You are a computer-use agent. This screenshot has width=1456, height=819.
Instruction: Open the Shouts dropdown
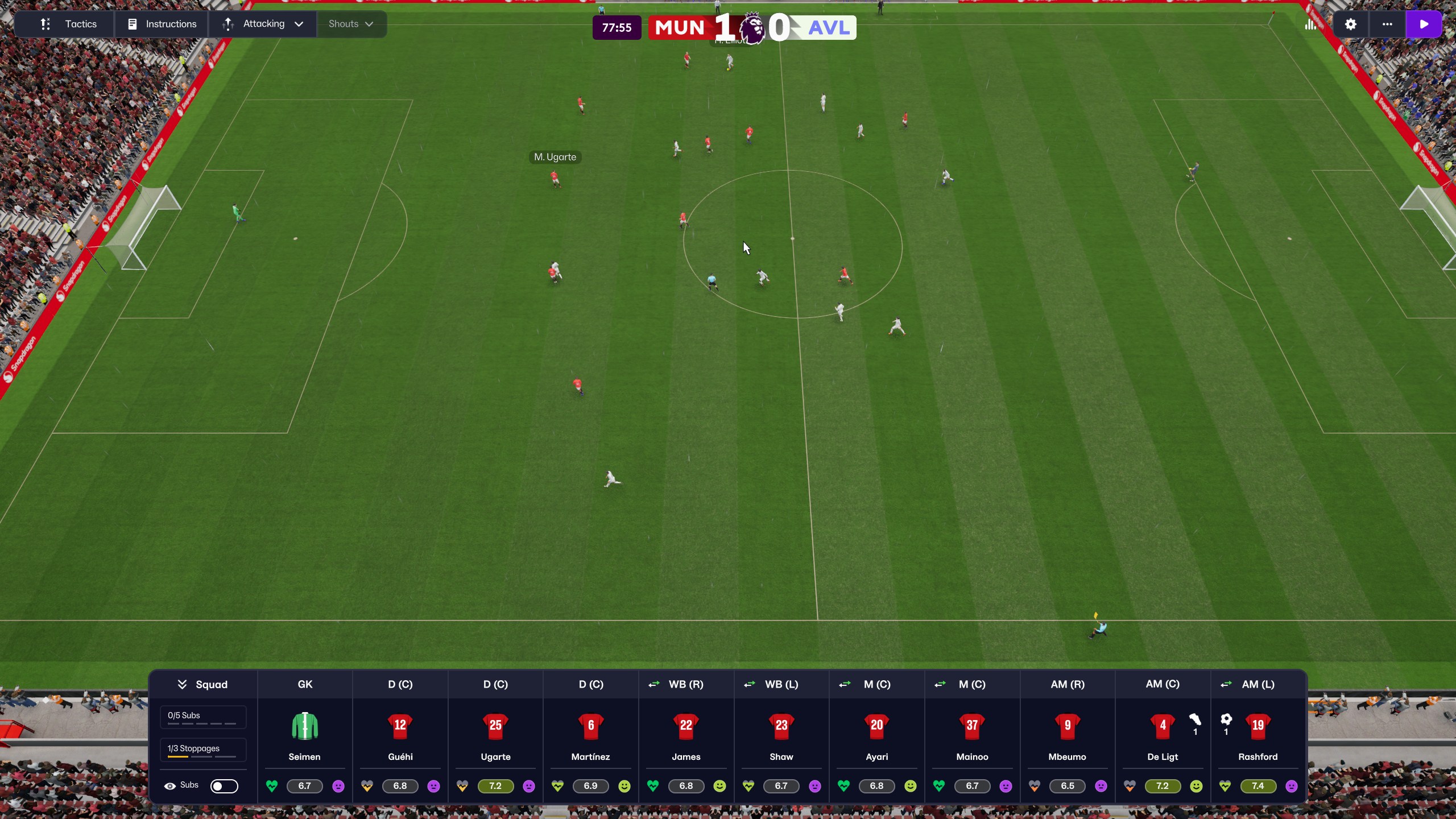351,24
